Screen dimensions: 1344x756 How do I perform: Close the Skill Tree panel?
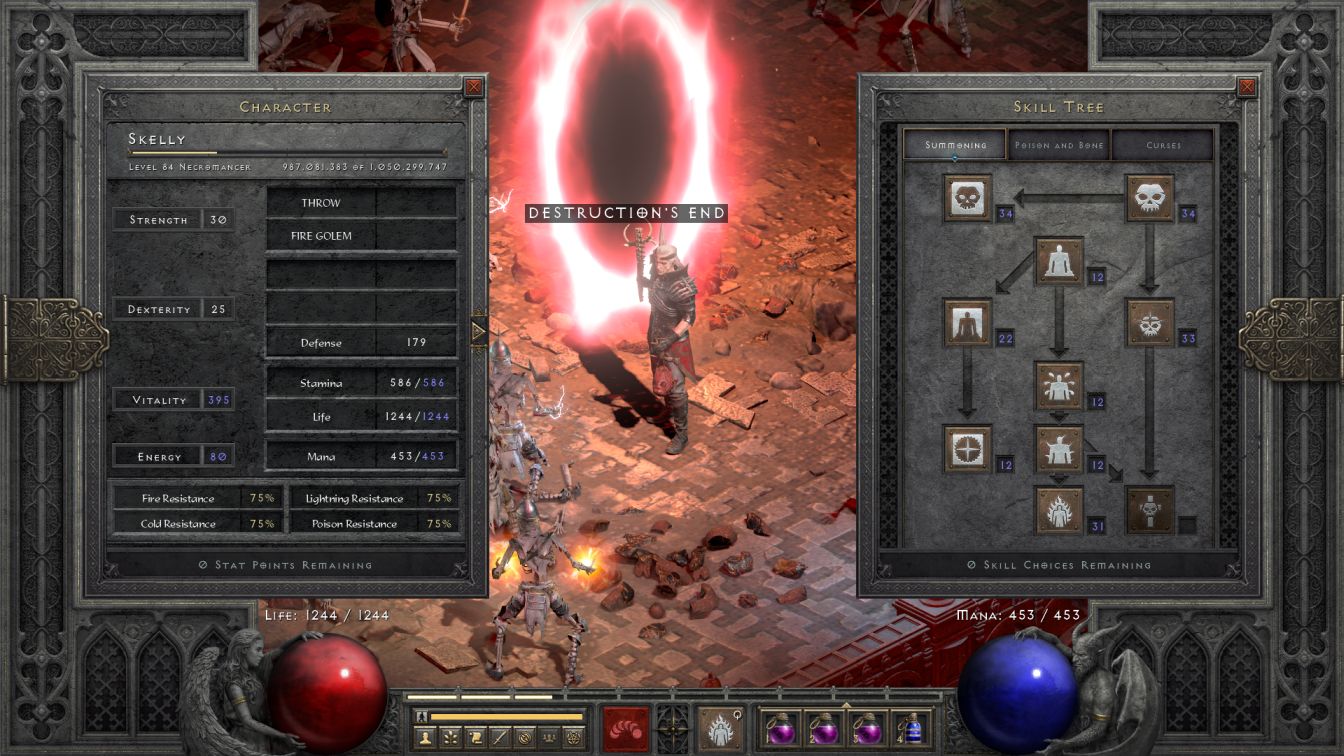click(1247, 87)
